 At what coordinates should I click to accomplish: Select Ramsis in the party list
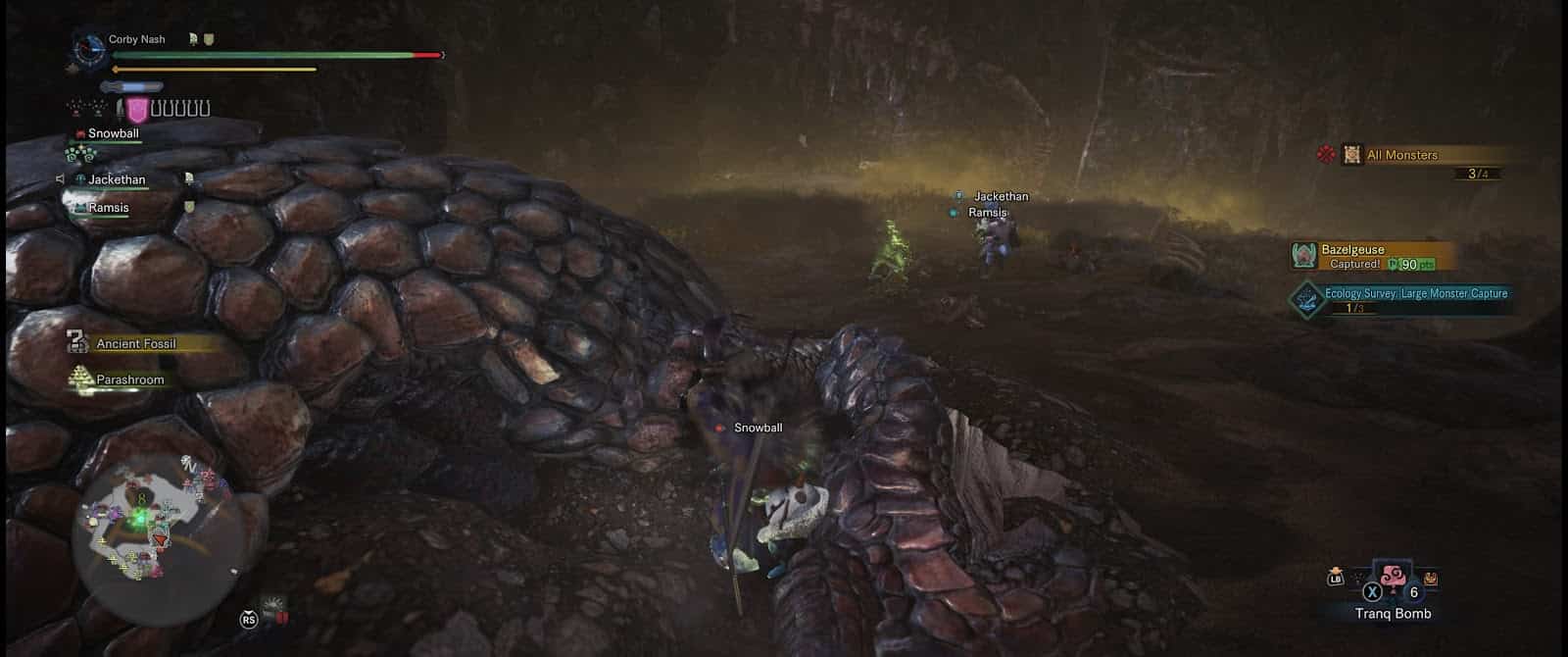pyautogui.click(x=108, y=208)
